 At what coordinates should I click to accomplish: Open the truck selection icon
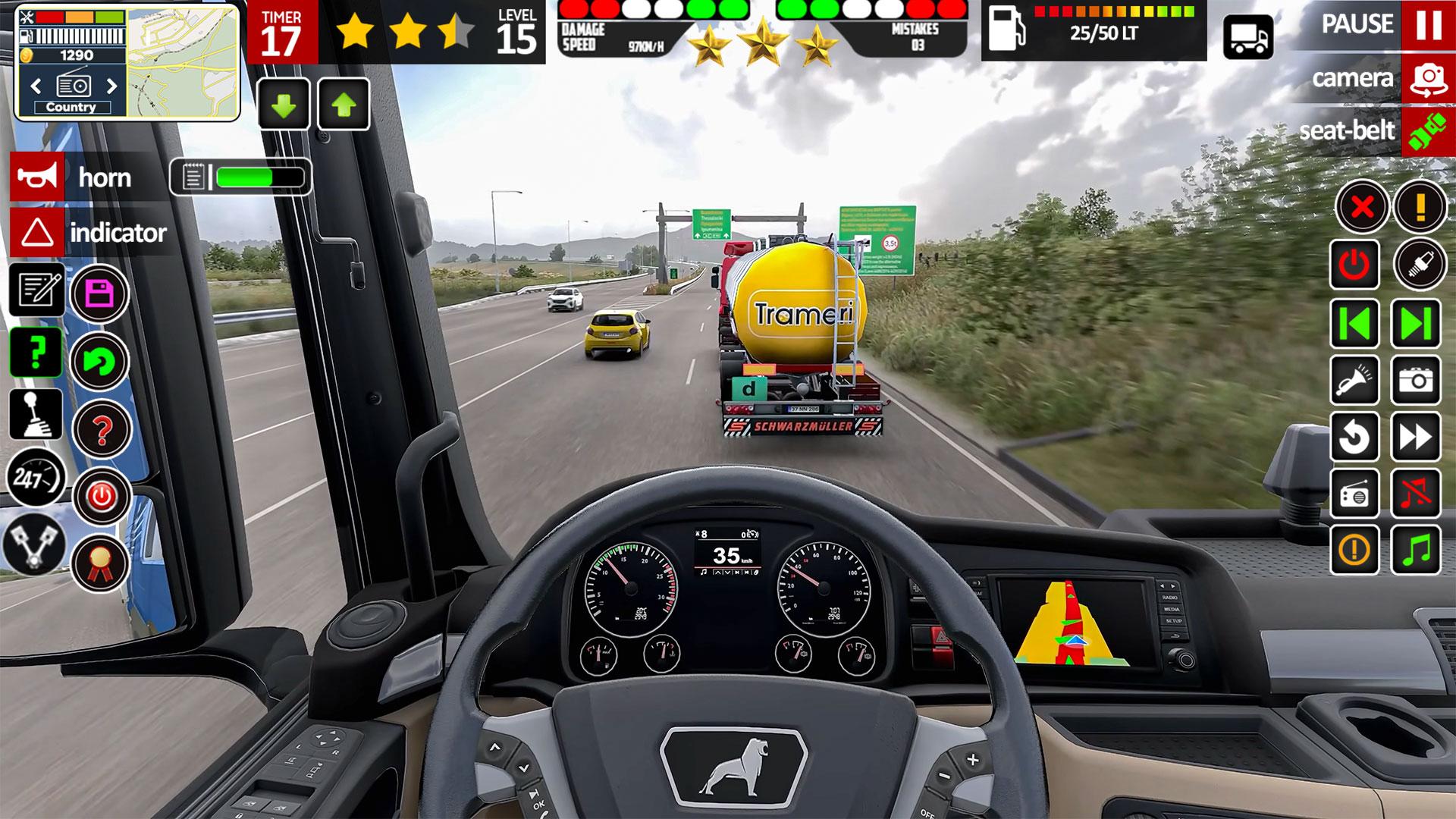pyautogui.click(x=1247, y=37)
